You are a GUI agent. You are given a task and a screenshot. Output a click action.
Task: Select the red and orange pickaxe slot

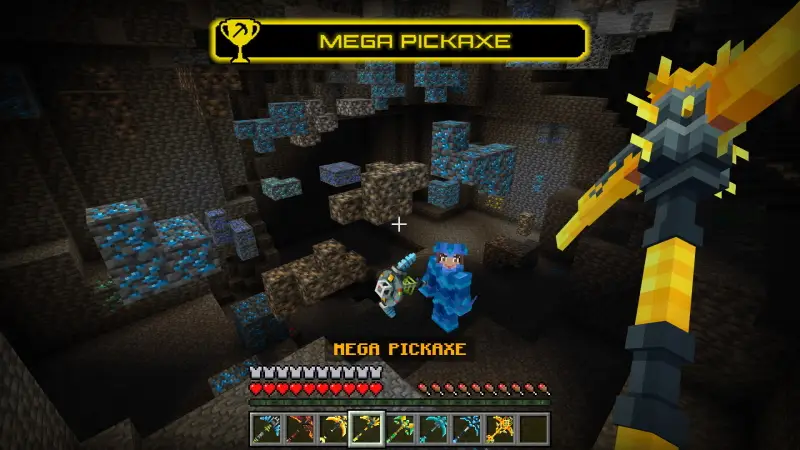tap(297, 428)
